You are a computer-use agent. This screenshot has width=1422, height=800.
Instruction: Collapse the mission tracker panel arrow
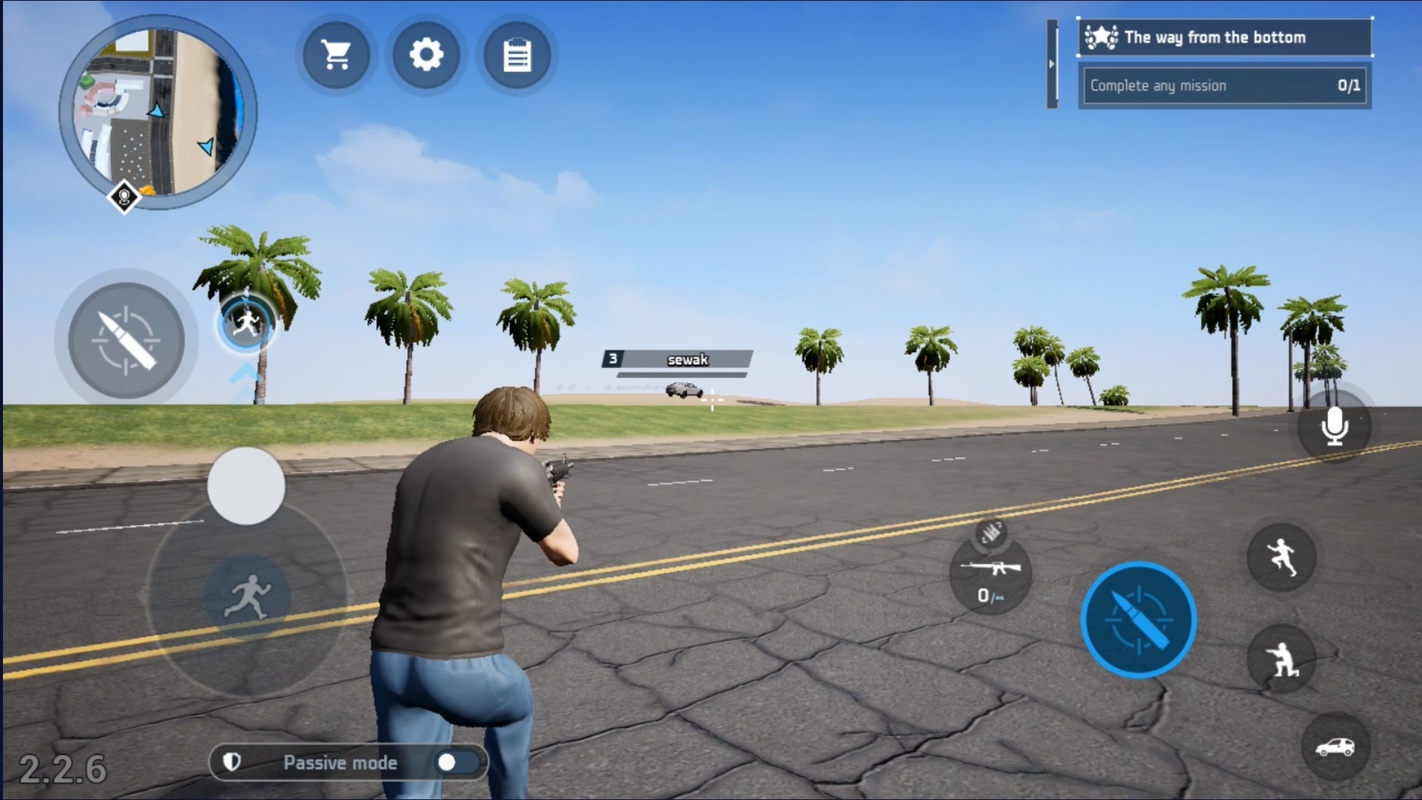pos(1052,64)
